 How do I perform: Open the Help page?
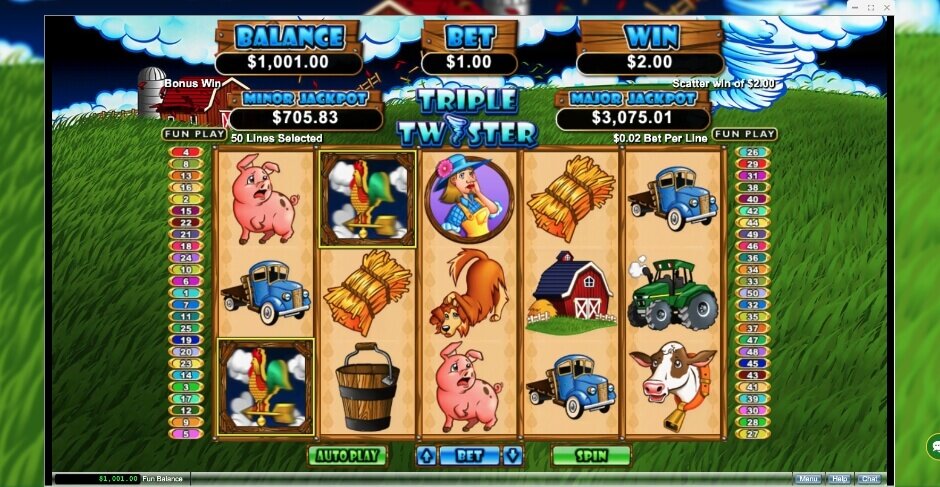click(839, 479)
